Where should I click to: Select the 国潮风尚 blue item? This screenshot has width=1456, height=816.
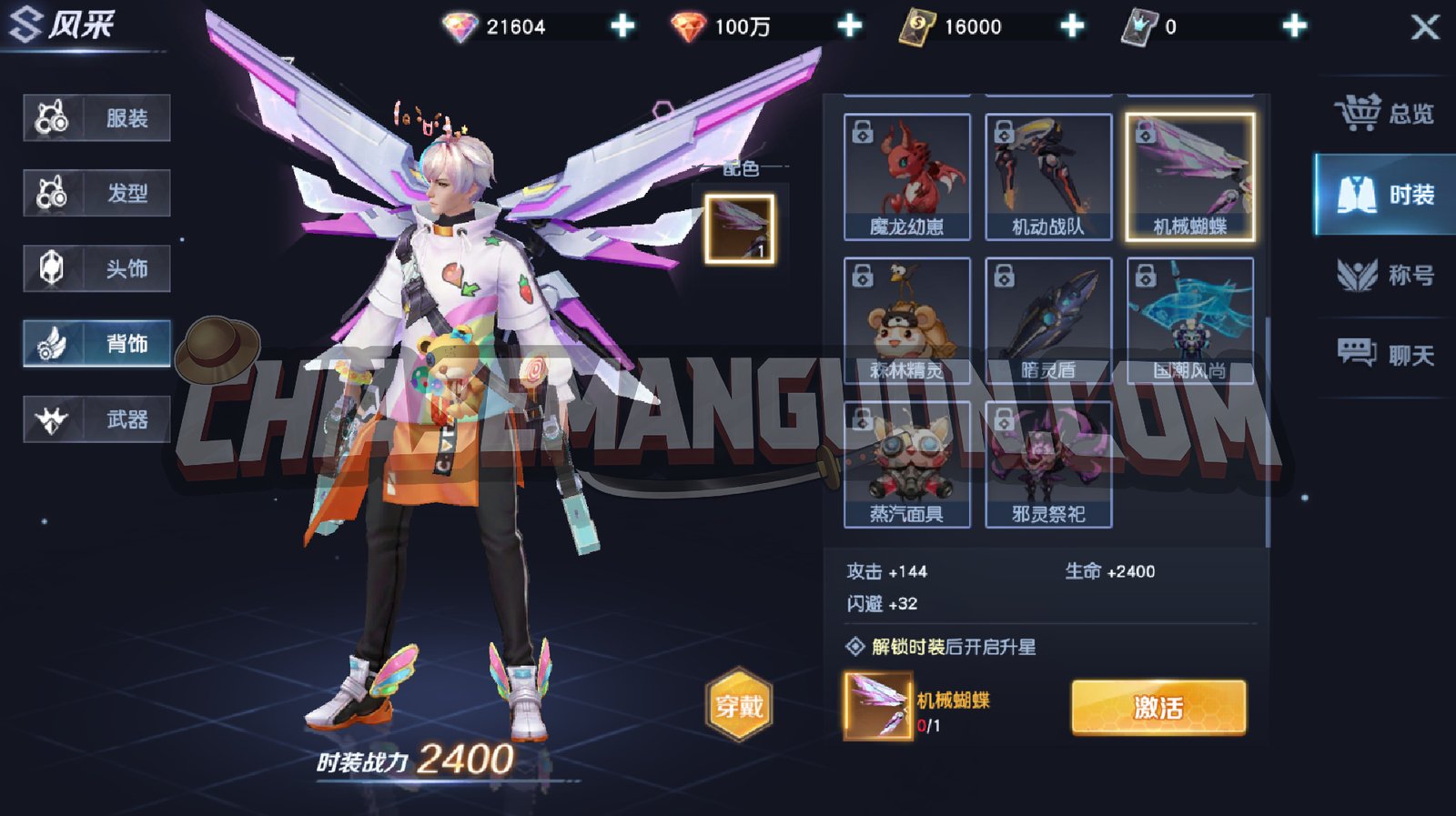pyautogui.click(x=1190, y=320)
